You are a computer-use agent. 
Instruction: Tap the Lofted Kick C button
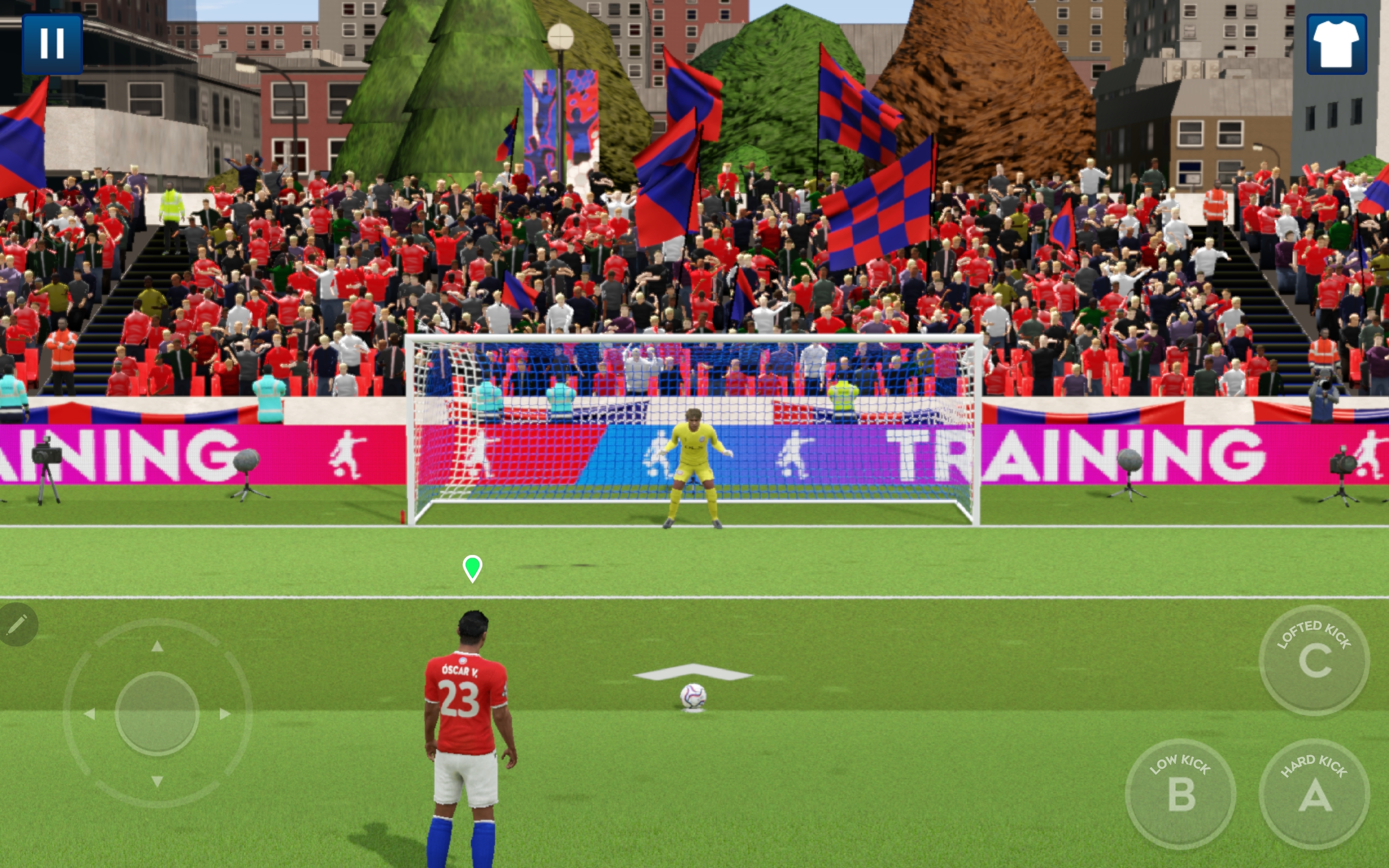[x=1314, y=660]
